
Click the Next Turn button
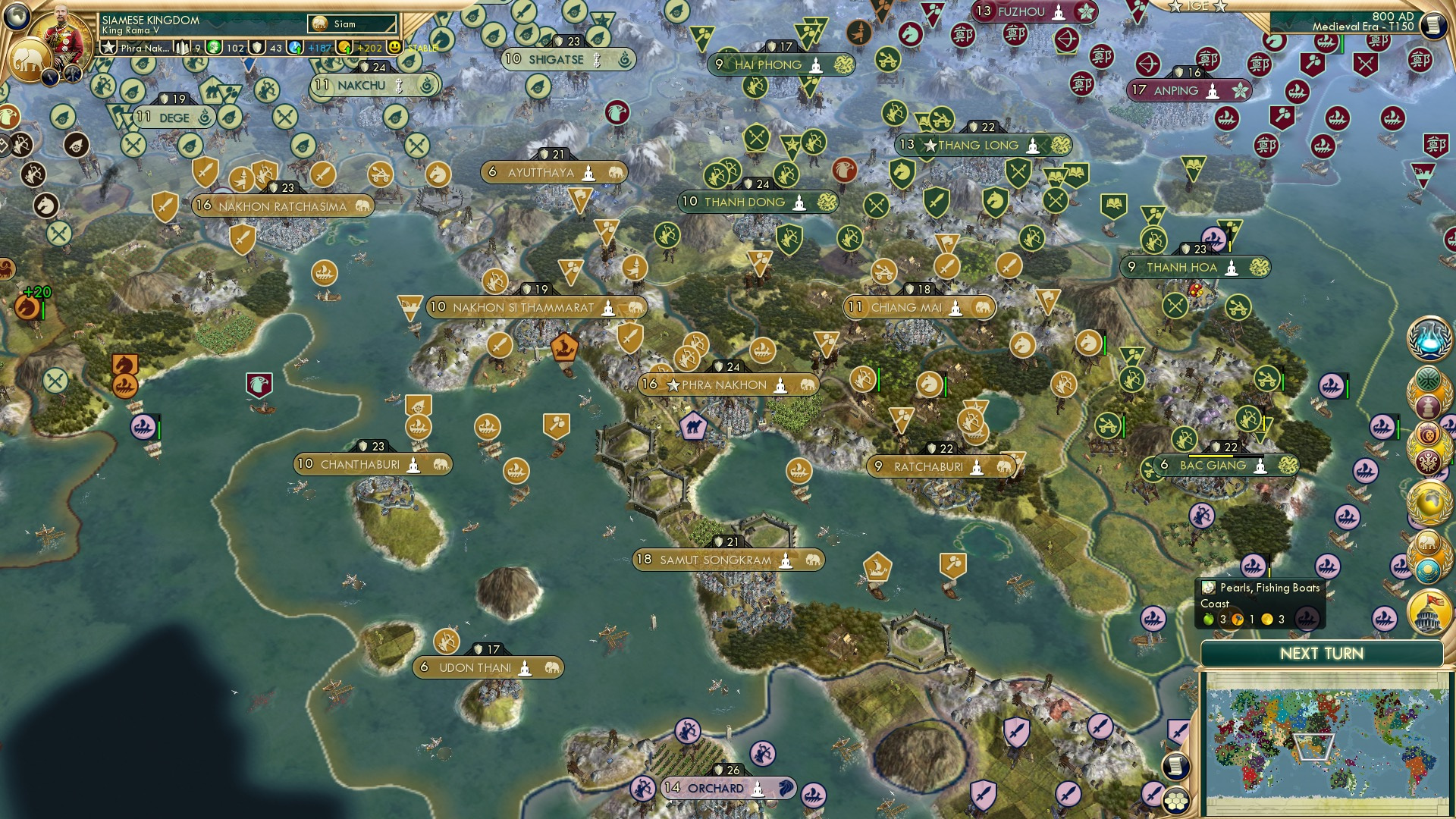(1323, 654)
